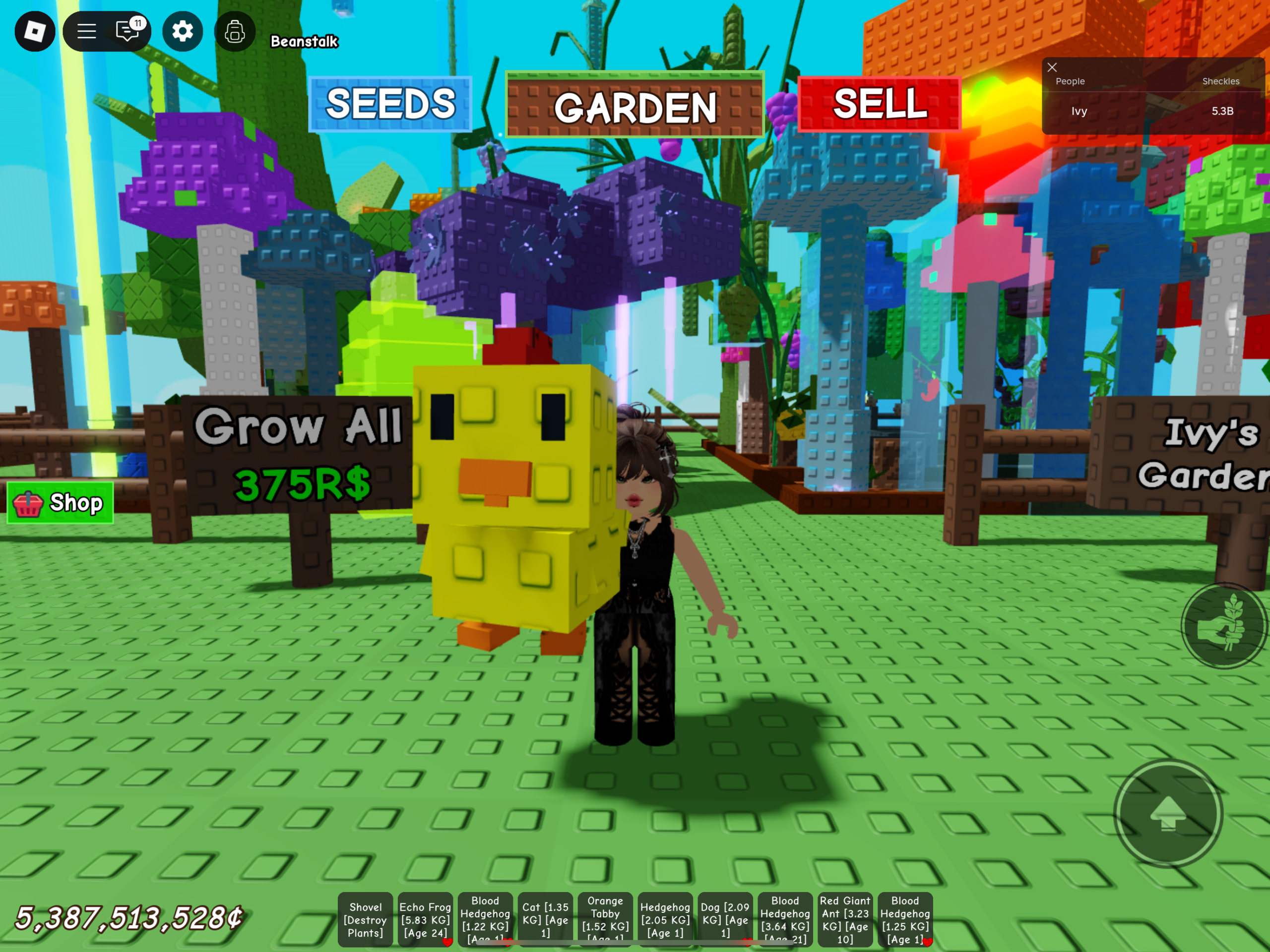Viewport: 1270px width, 952px height.
Task: Open the Shop via the basket icon
Action: click(27, 503)
